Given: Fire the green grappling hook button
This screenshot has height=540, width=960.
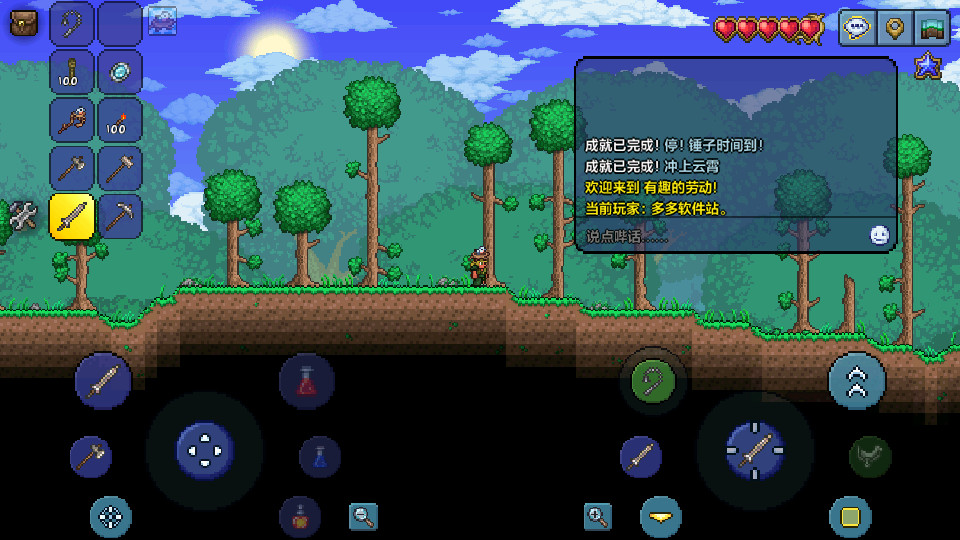Looking at the screenshot, I should coord(655,381).
